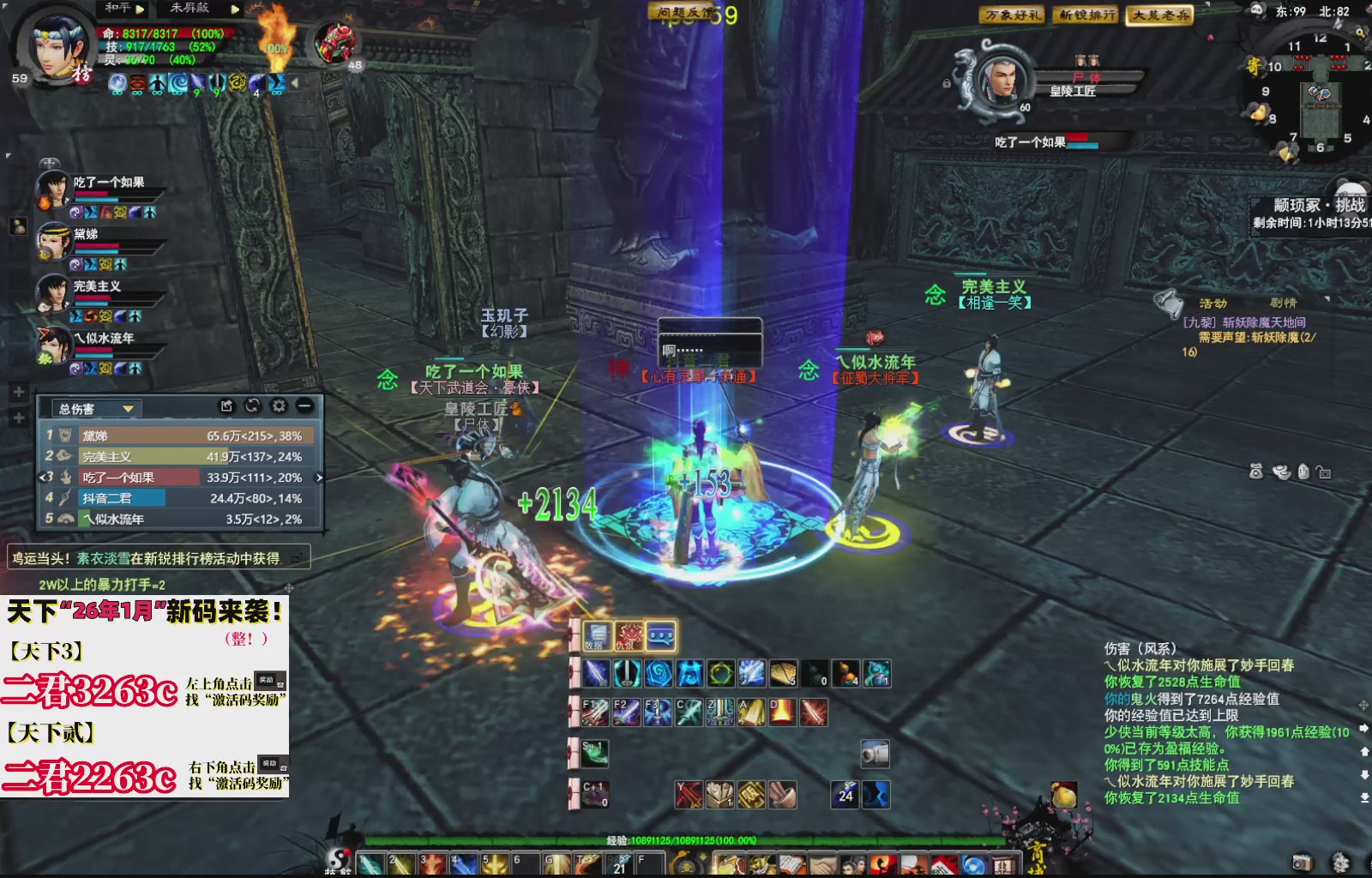Trigger the D fire skill icon
The height and width of the screenshot is (878, 1372).
click(780, 712)
